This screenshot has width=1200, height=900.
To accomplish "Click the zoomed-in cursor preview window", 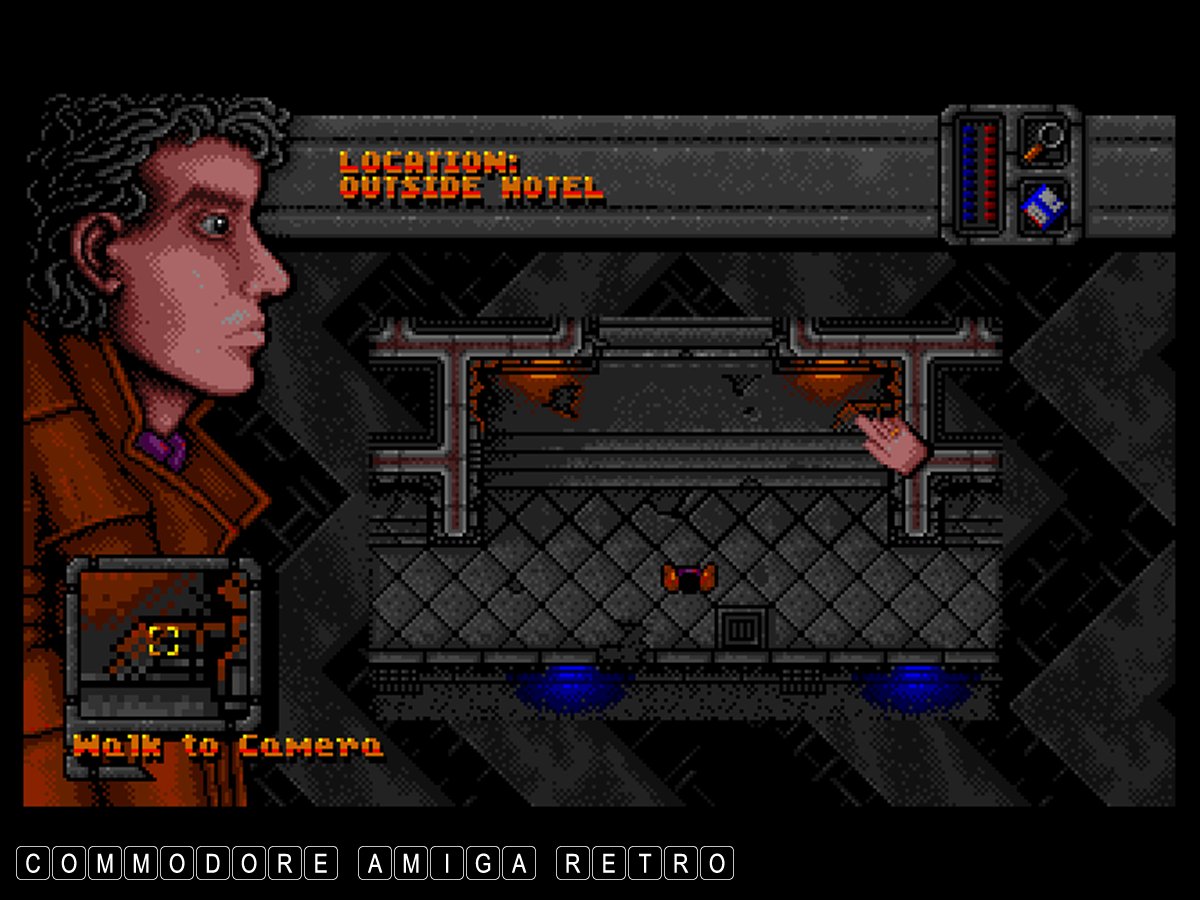I will pyautogui.click(x=163, y=641).
